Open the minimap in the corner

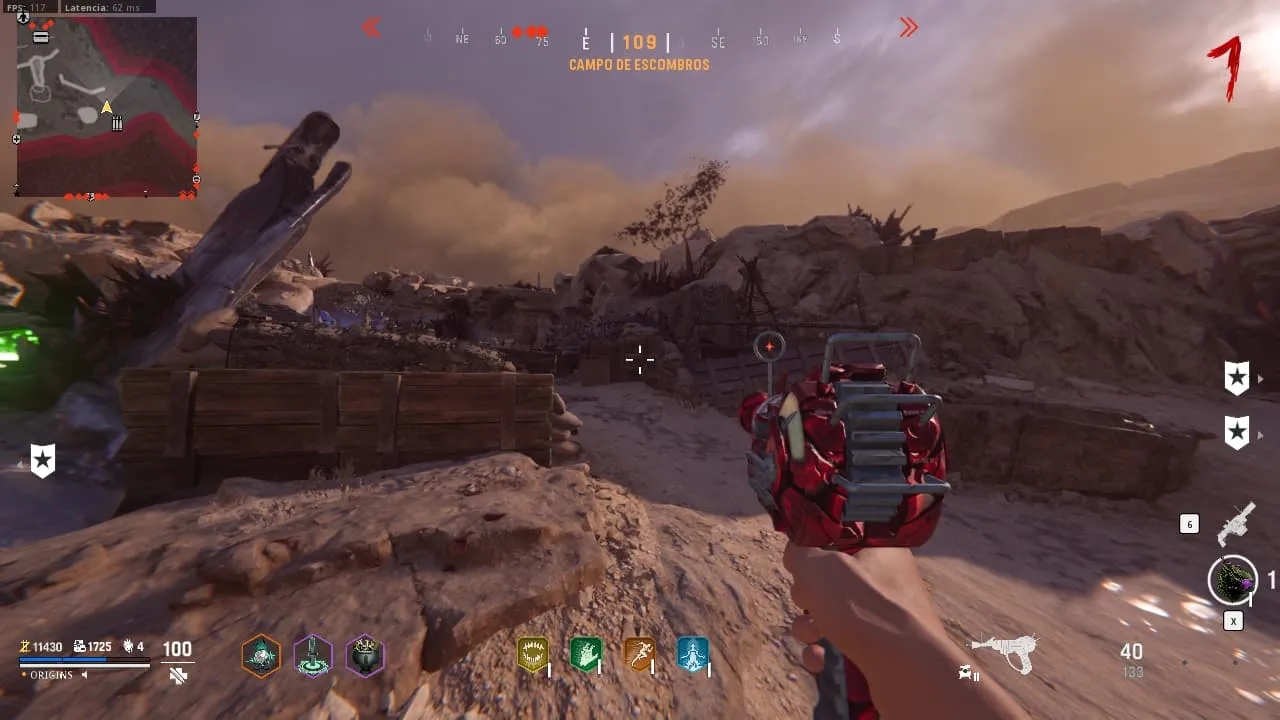106,106
